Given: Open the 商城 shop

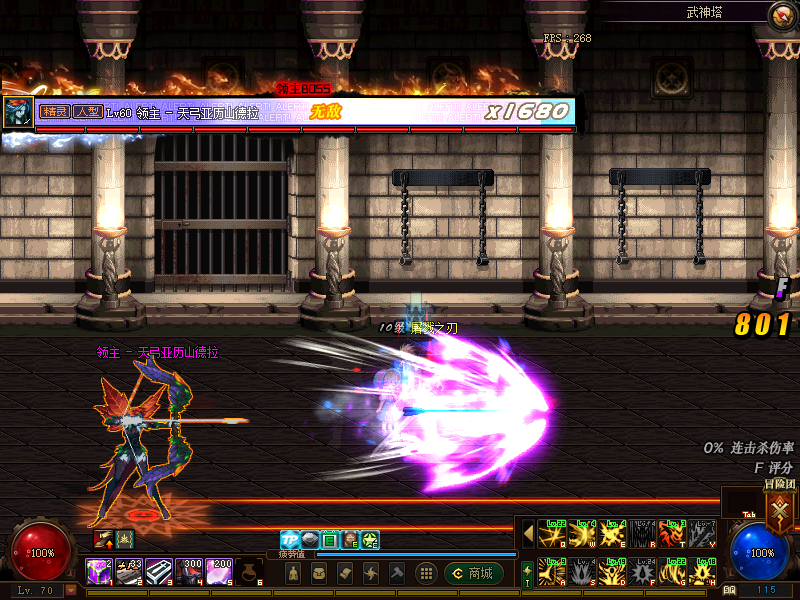Looking at the screenshot, I should click(x=473, y=573).
